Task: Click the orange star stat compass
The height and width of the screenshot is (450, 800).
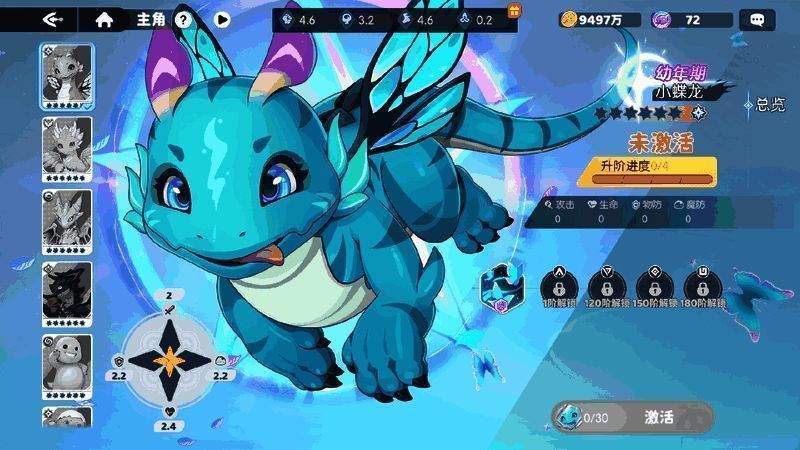Action: [x=169, y=360]
